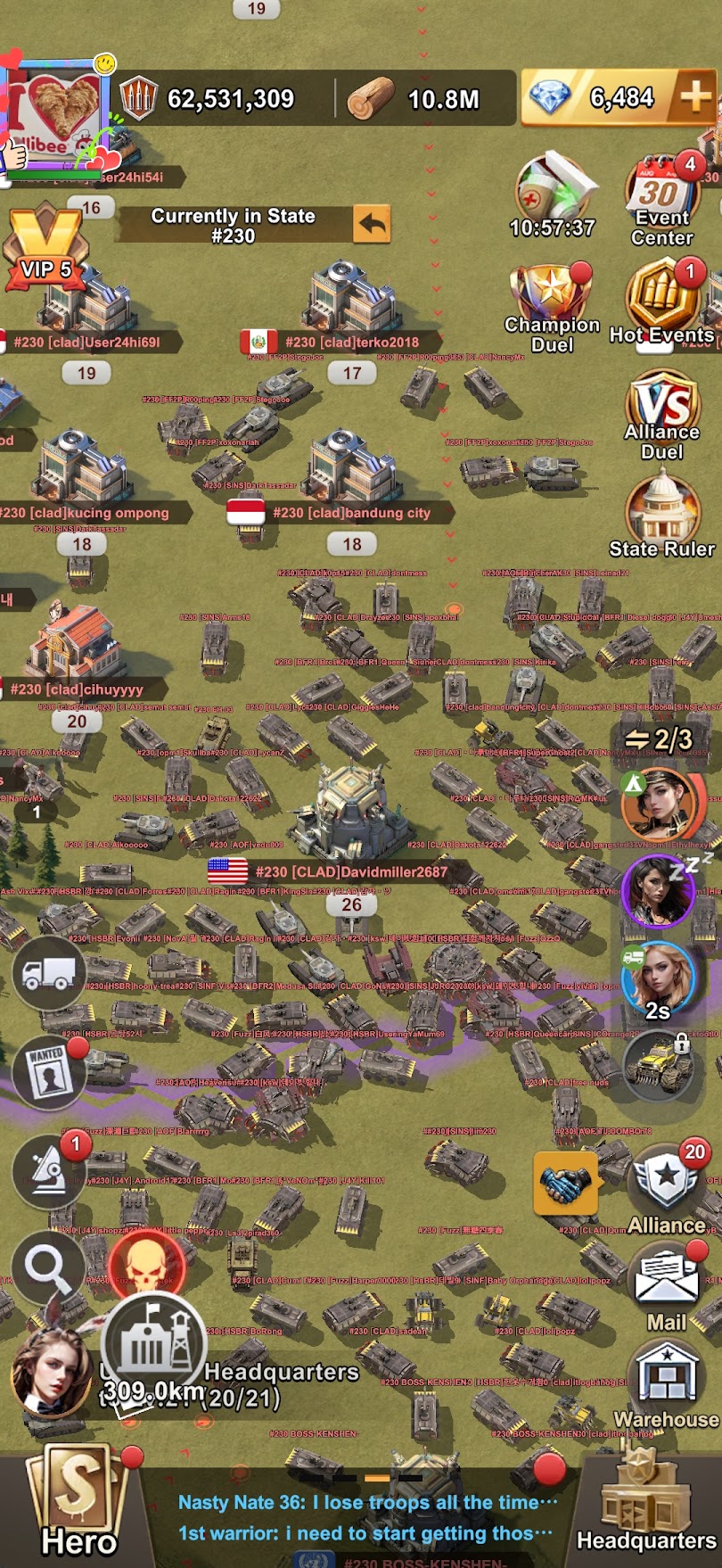Tap the alliance handshake icon
Screen dimensions: 722x1568
pyautogui.click(x=565, y=1184)
